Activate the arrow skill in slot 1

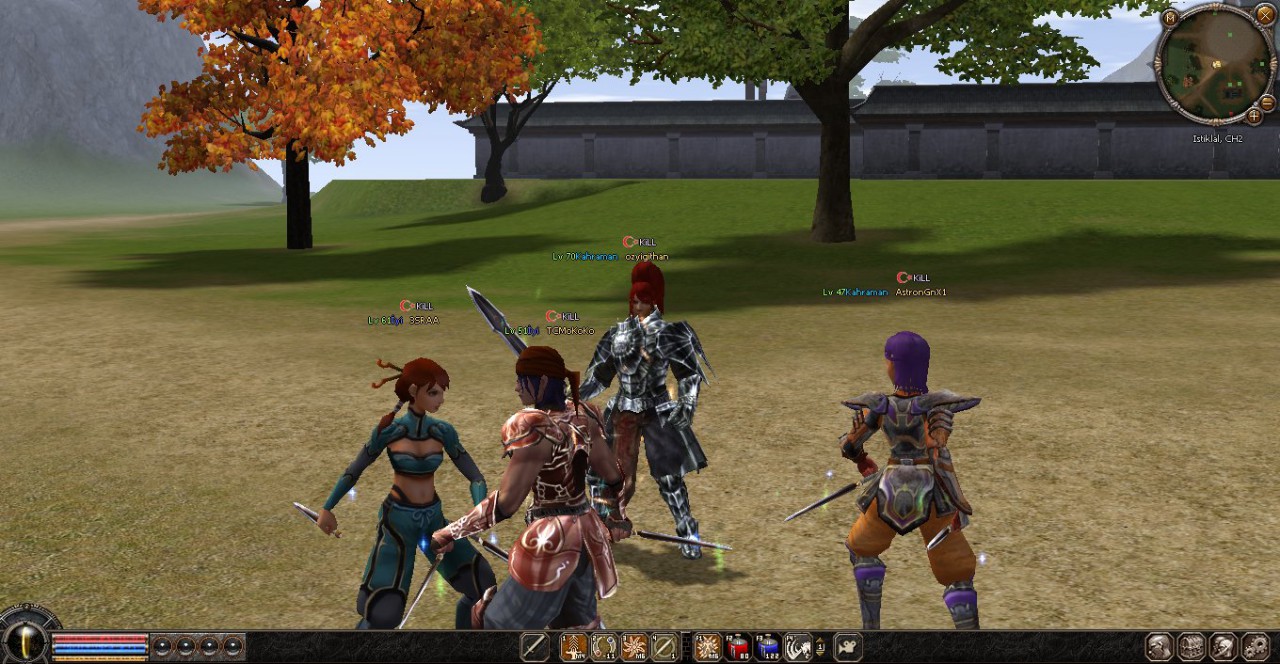(x=574, y=647)
